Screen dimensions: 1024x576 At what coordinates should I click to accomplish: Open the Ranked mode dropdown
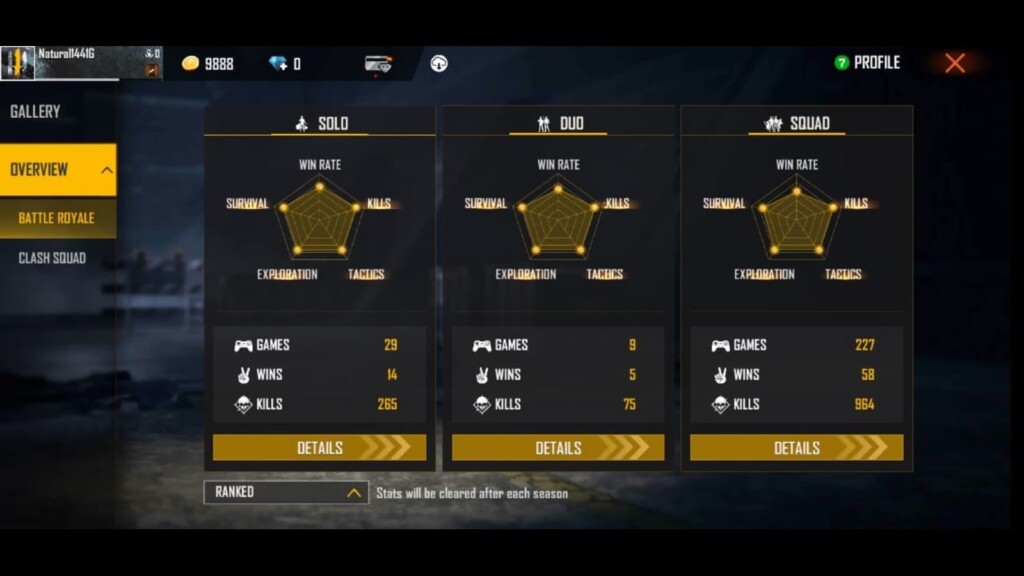pos(286,492)
